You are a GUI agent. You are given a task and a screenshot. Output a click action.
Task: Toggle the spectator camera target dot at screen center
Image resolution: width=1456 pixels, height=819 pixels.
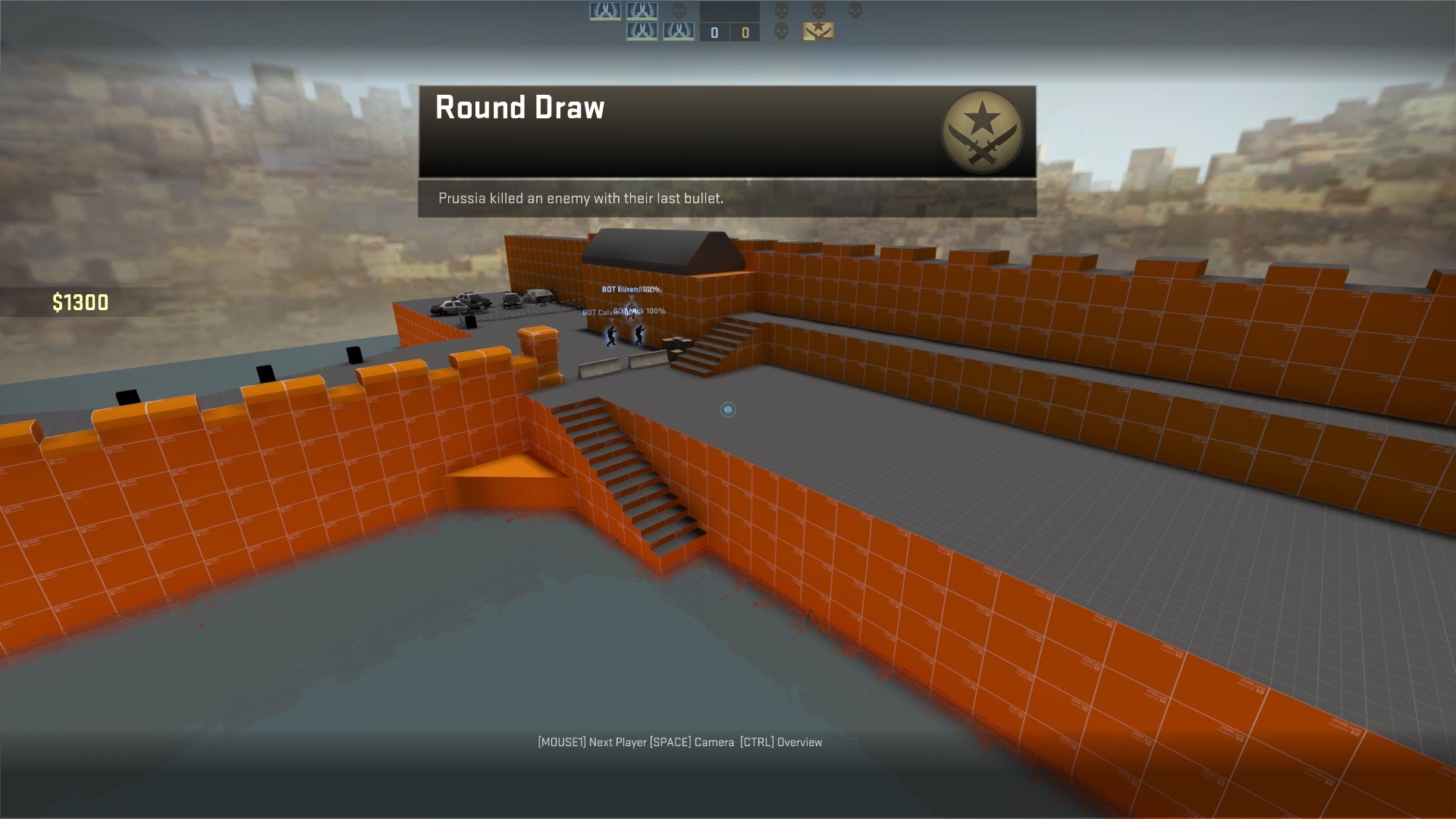(728, 409)
